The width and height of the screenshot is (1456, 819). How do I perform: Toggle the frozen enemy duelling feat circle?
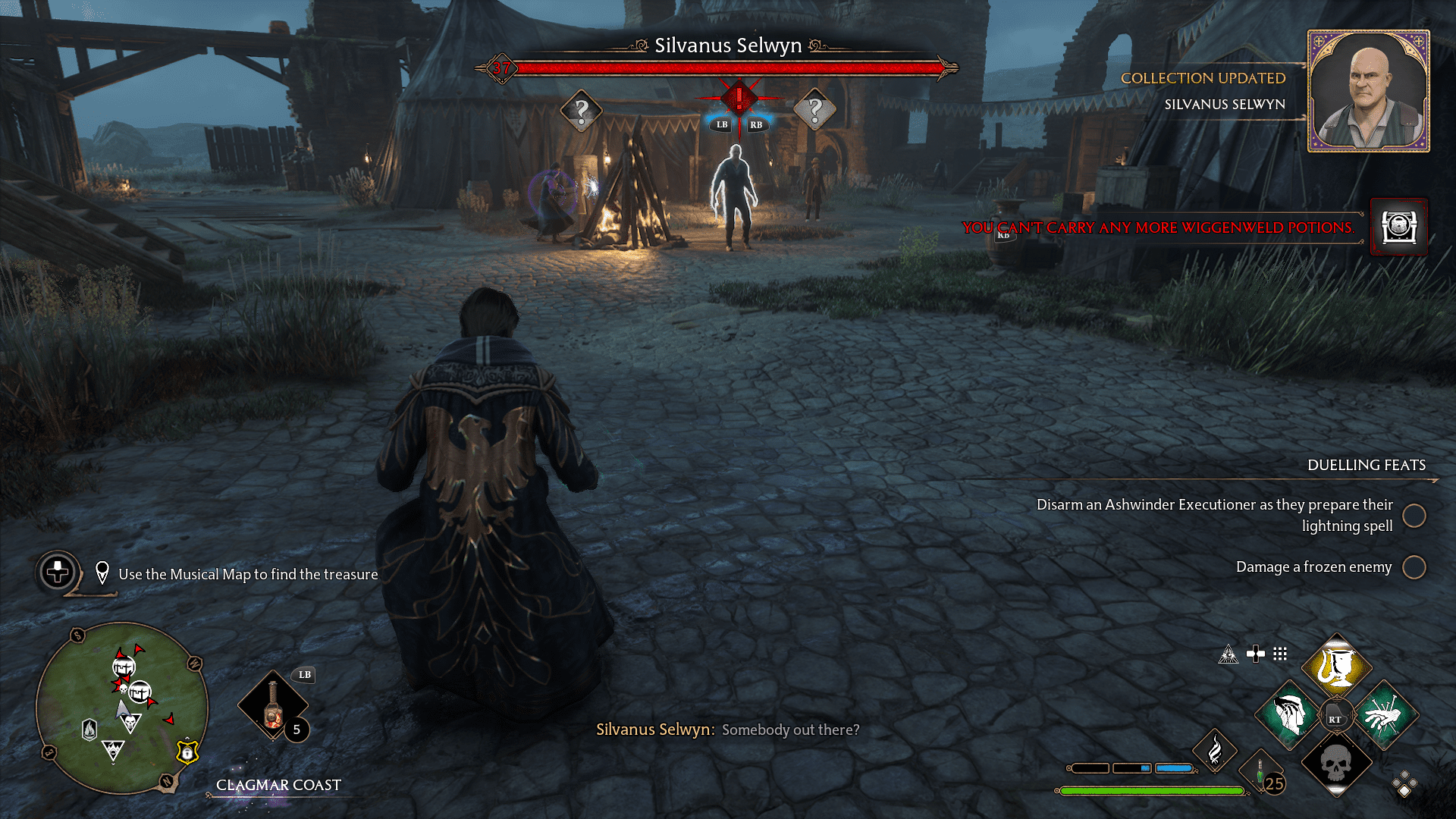(x=1414, y=567)
